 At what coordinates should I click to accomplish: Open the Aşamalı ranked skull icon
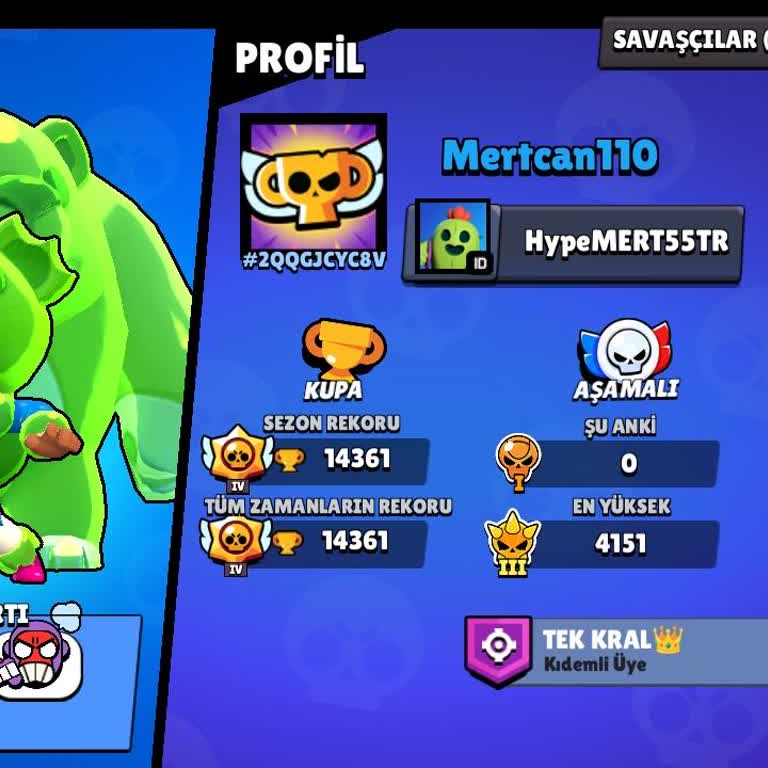[625, 349]
